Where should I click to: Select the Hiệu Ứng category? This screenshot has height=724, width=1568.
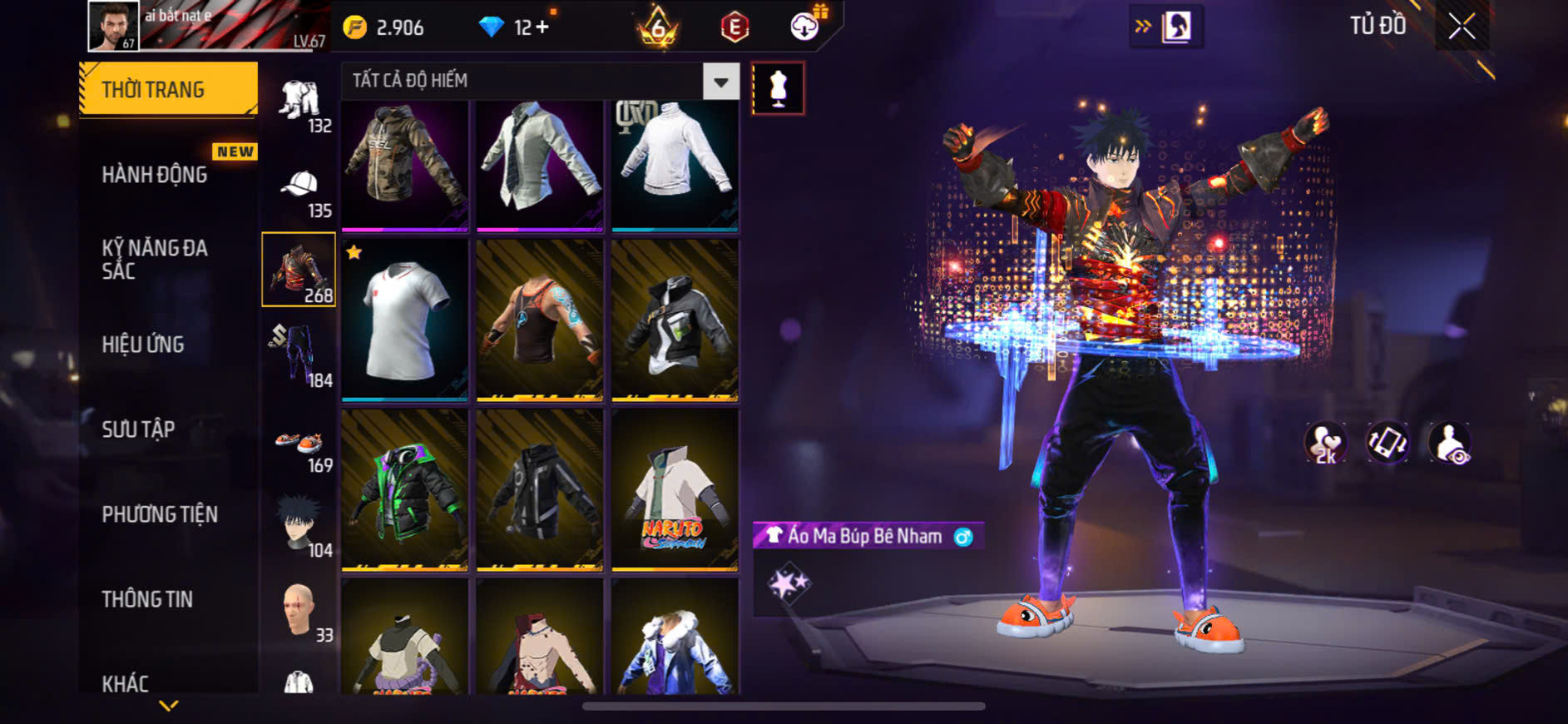pos(143,345)
